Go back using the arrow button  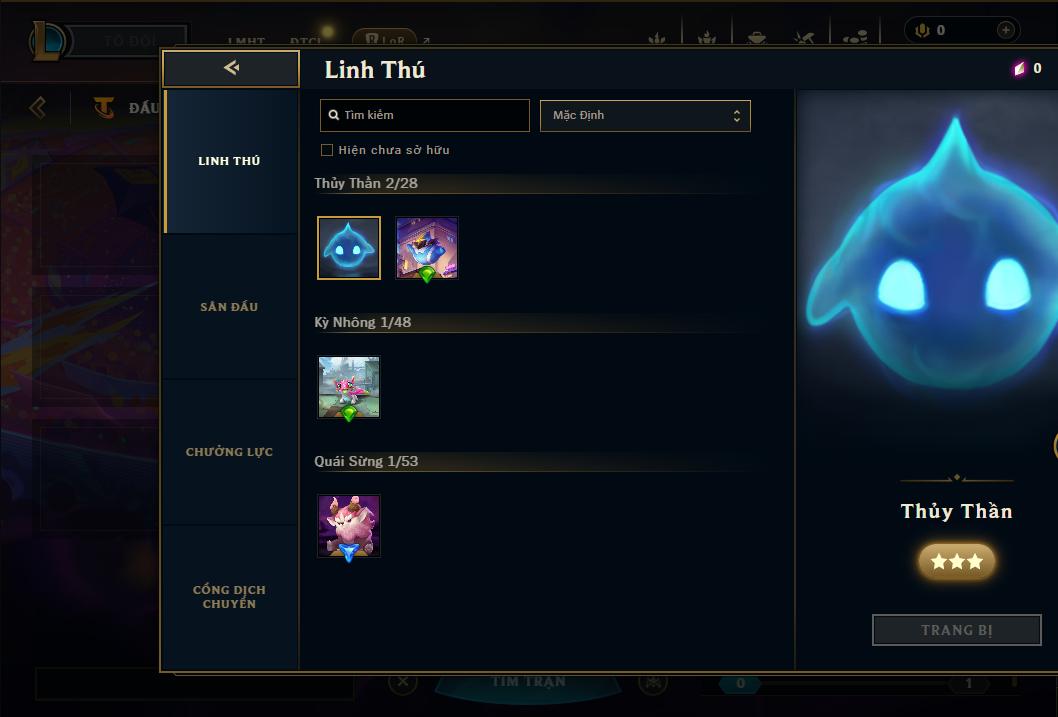pos(231,68)
